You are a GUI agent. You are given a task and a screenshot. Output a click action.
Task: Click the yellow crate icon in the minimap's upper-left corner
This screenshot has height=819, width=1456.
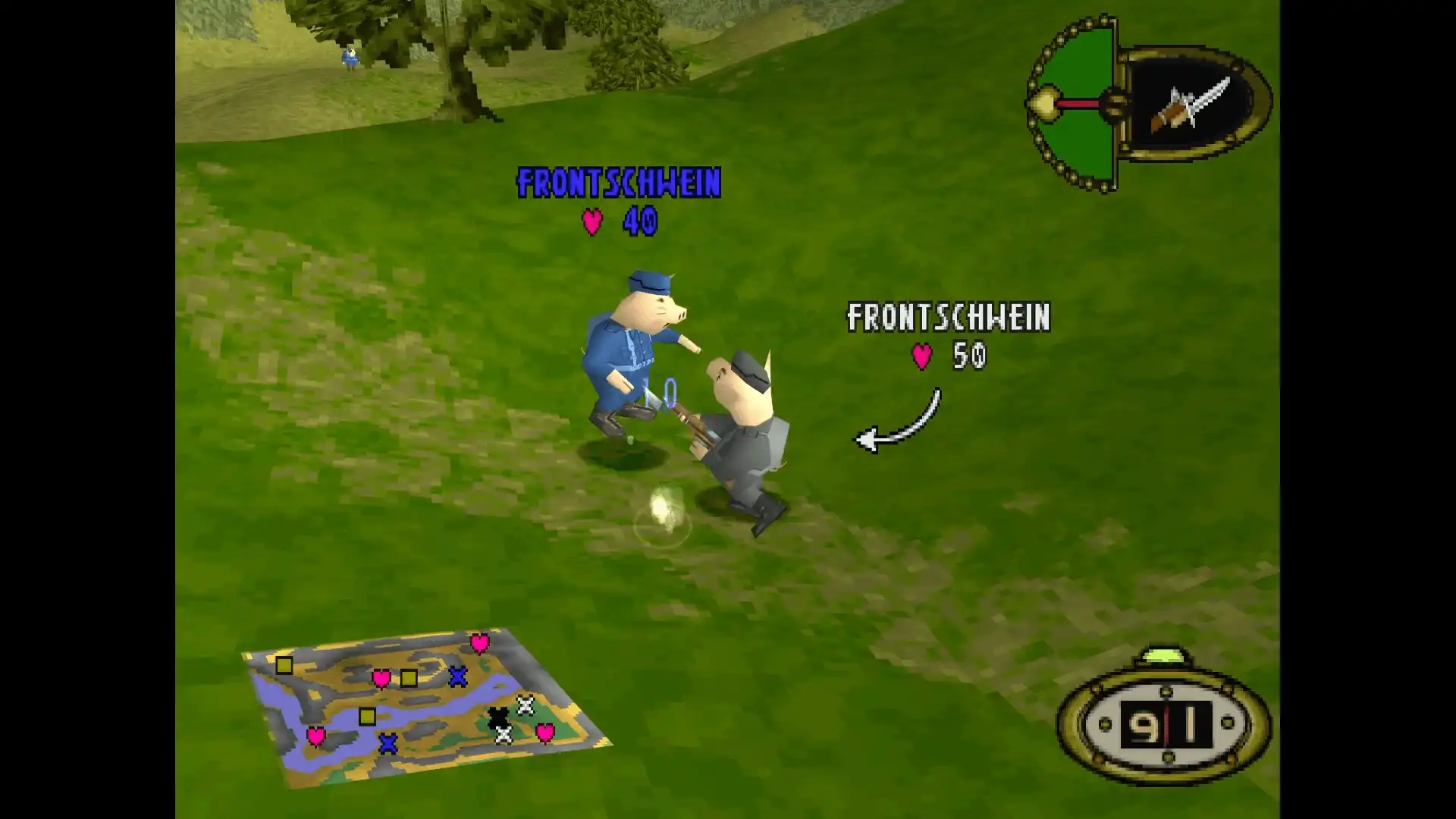click(284, 665)
